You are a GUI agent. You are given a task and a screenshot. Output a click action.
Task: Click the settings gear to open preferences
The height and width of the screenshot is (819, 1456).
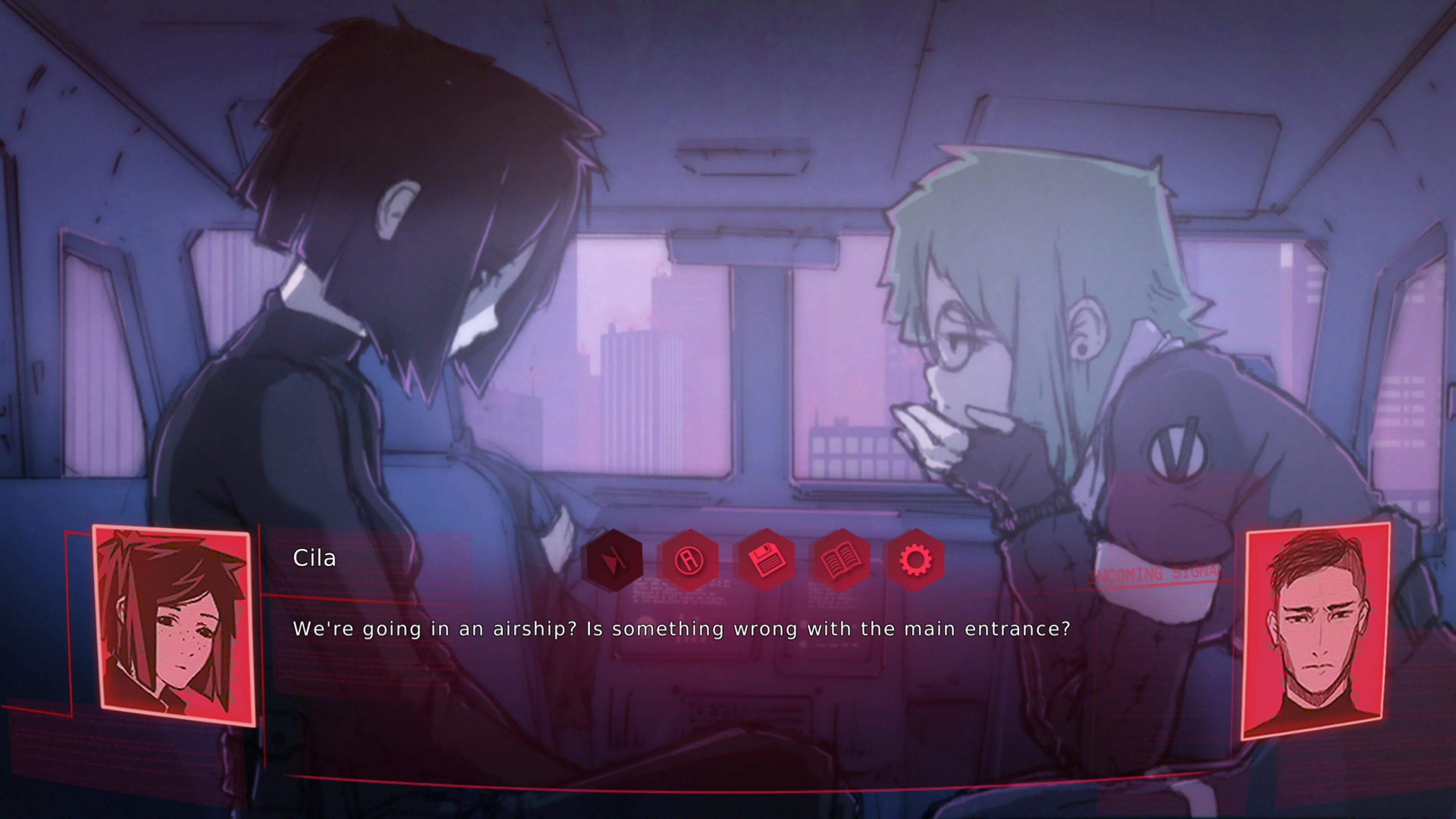pyautogui.click(x=916, y=560)
